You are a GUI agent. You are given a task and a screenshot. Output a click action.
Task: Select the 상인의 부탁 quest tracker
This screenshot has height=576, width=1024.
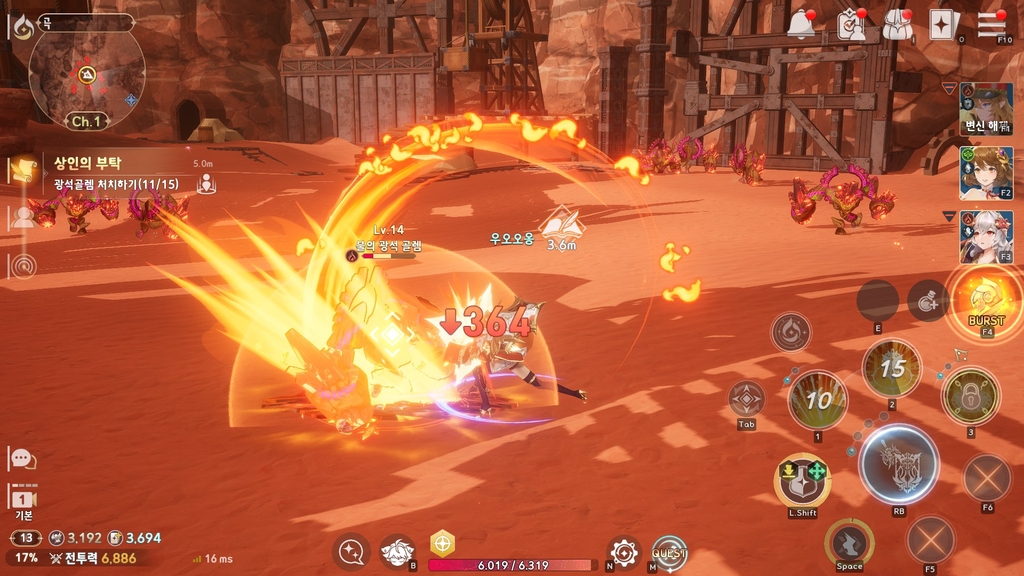[110, 172]
